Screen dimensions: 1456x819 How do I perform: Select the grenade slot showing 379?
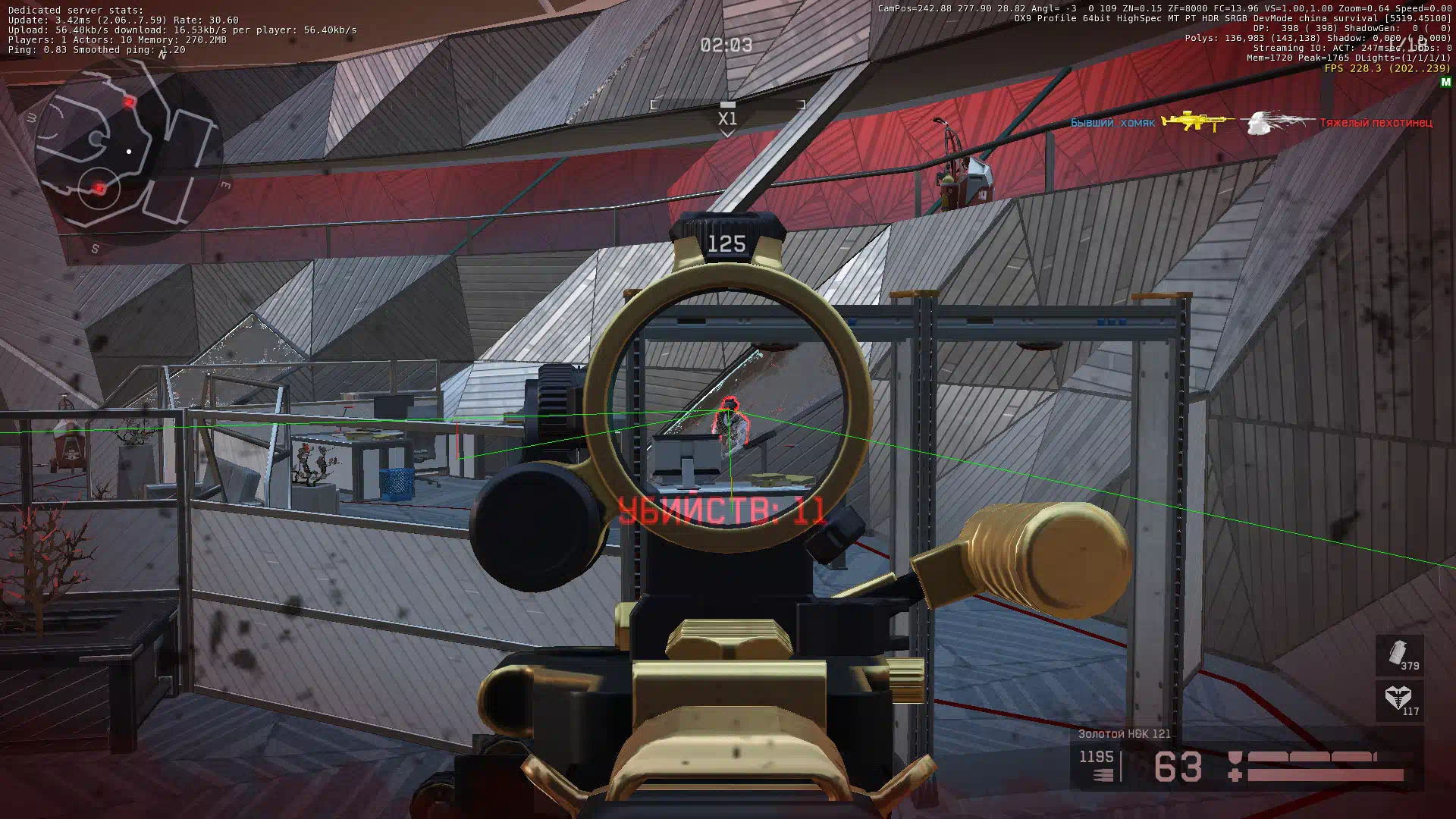pos(1399,655)
